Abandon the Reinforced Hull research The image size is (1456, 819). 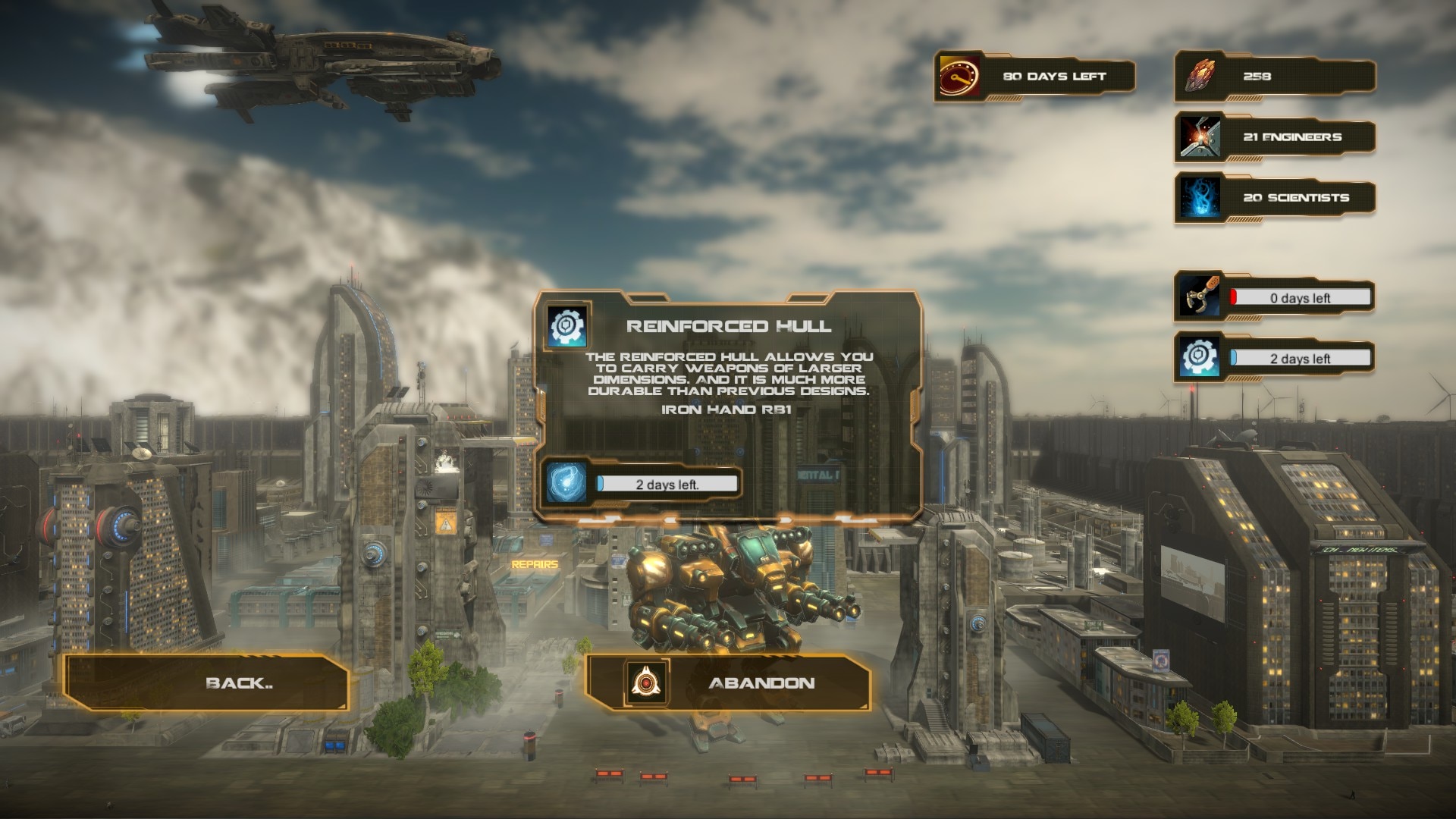click(x=728, y=682)
